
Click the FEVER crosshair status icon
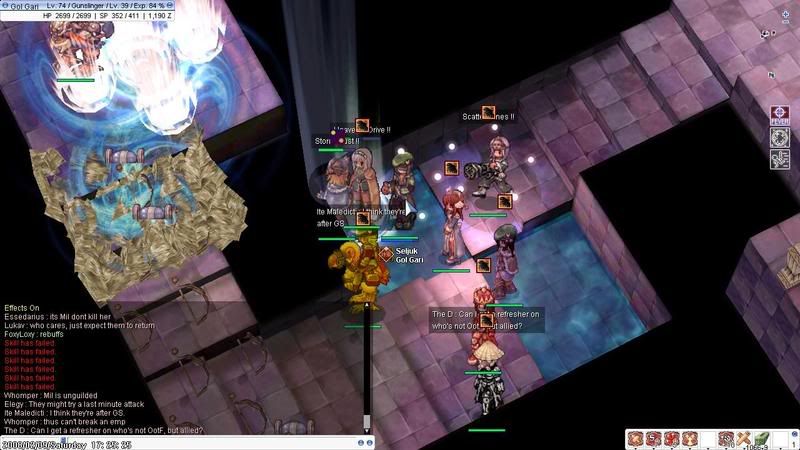click(779, 116)
